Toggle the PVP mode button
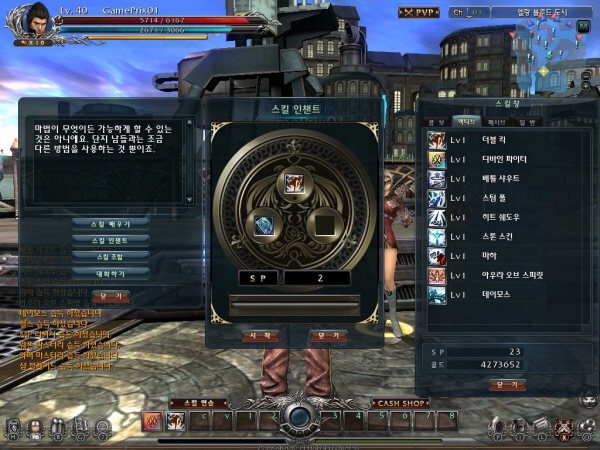Screen dimensions: 600x450 coord(421,13)
